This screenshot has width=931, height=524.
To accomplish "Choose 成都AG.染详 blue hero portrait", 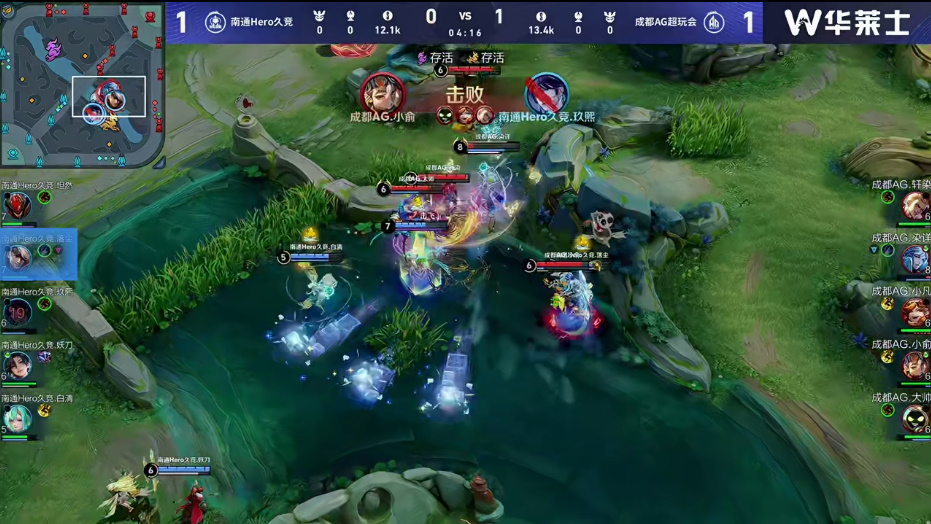I will [914, 260].
